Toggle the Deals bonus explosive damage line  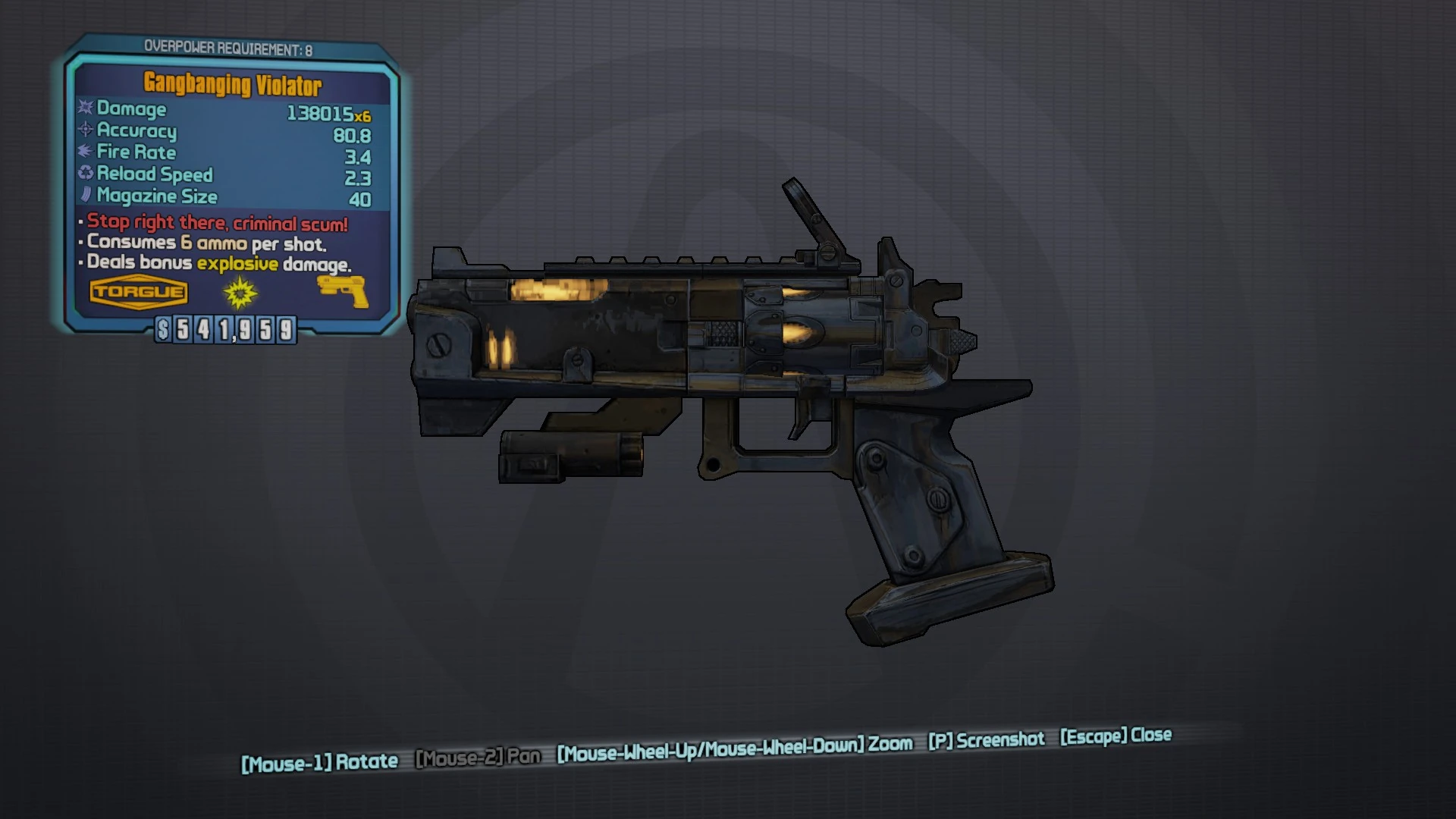[x=215, y=264]
